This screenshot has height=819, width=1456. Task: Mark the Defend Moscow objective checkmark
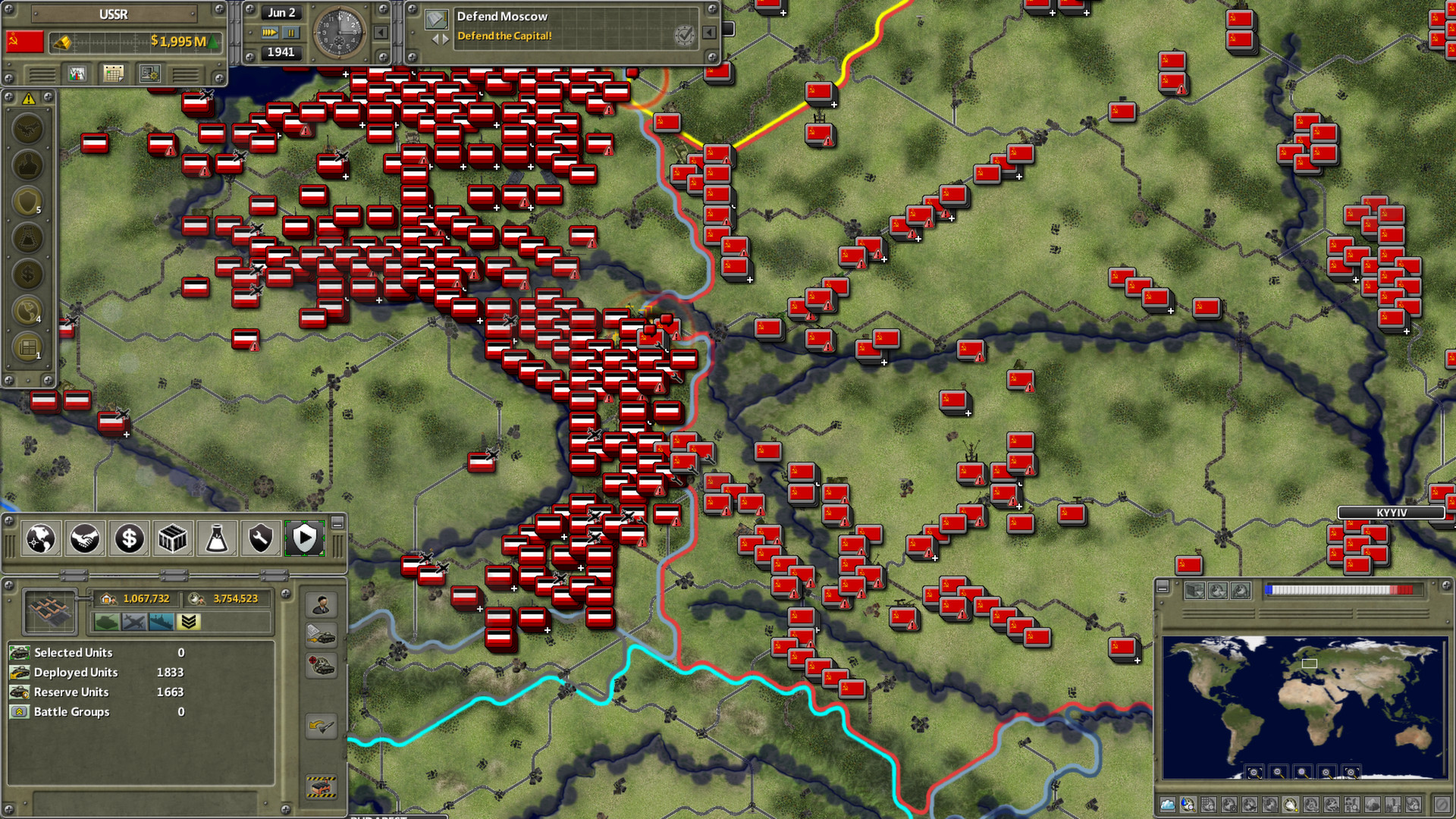[683, 36]
